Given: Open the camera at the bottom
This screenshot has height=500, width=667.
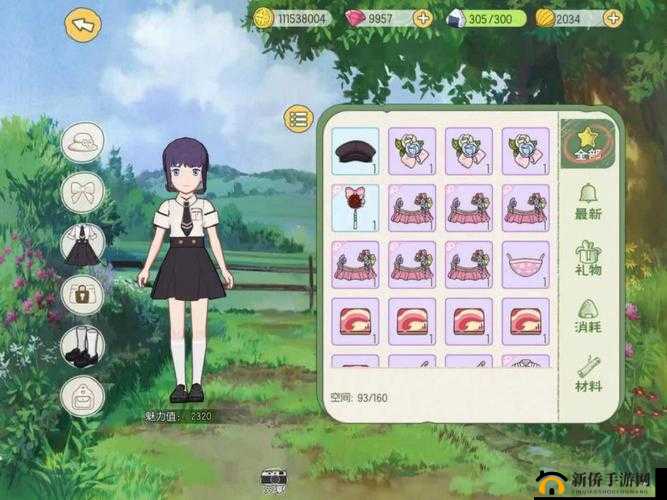Looking at the screenshot, I should (271, 481).
